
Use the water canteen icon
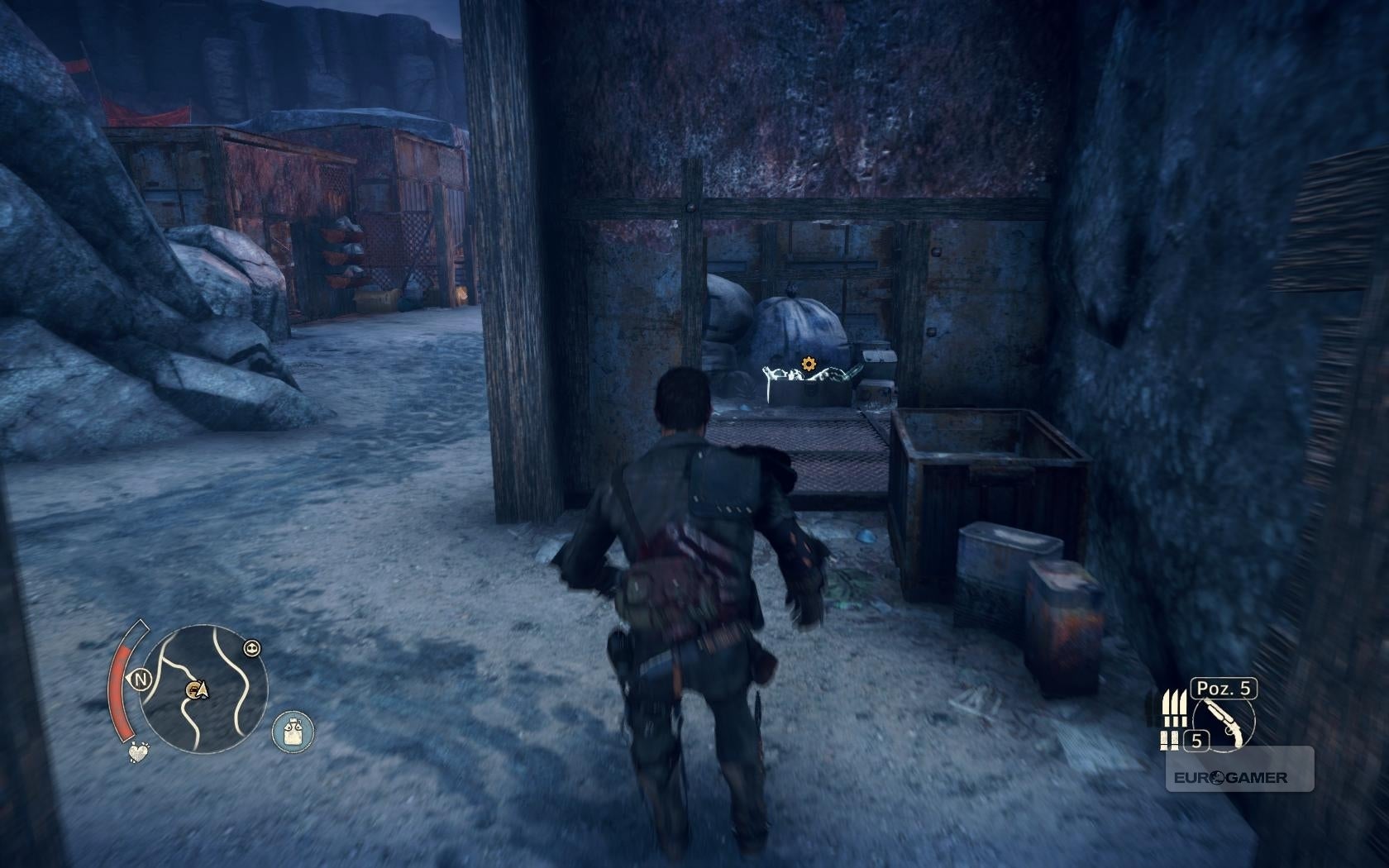(293, 732)
